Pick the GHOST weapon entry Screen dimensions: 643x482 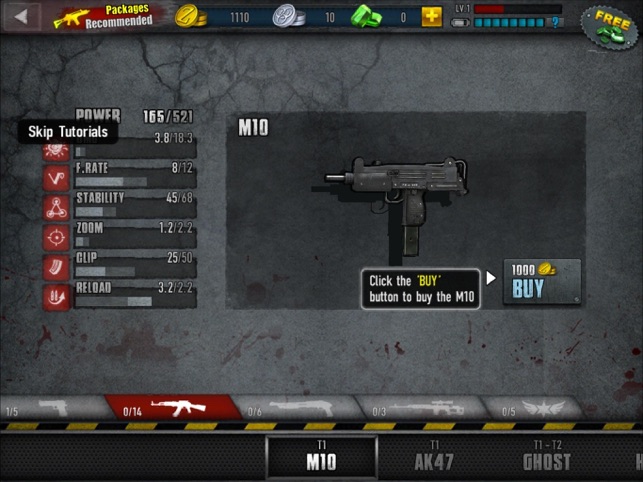pyautogui.click(x=546, y=458)
